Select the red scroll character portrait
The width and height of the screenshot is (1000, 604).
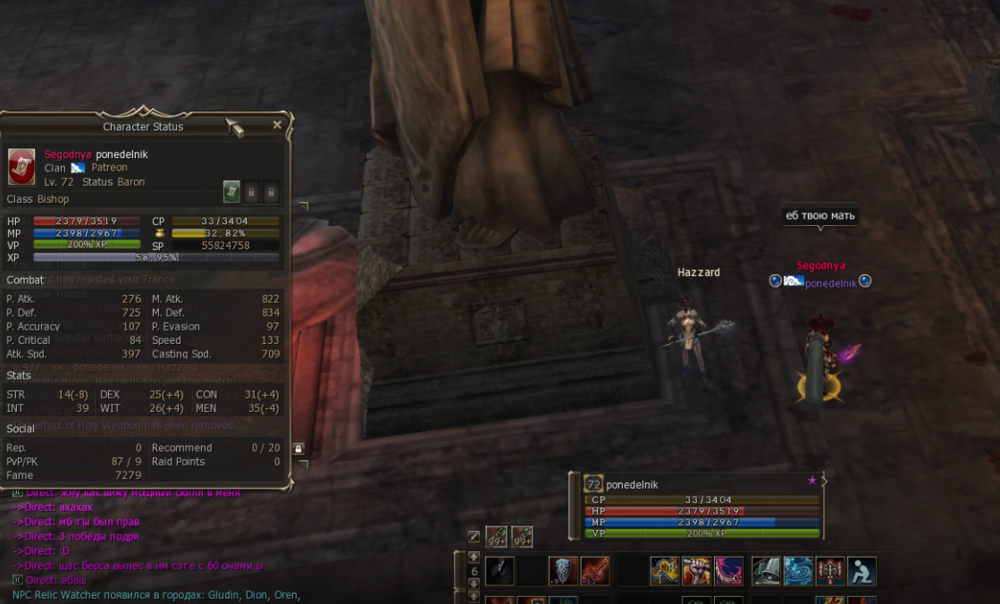point(22,167)
